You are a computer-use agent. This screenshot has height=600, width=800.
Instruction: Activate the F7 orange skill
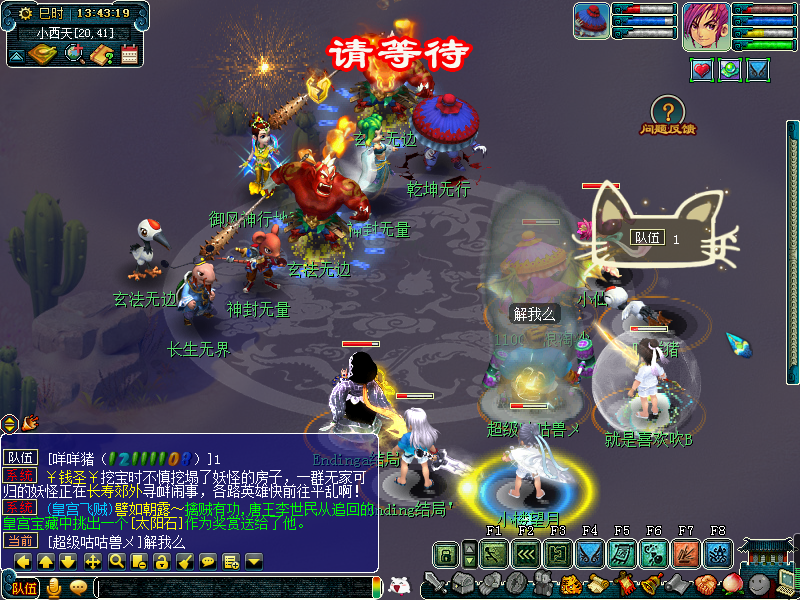click(x=686, y=553)
